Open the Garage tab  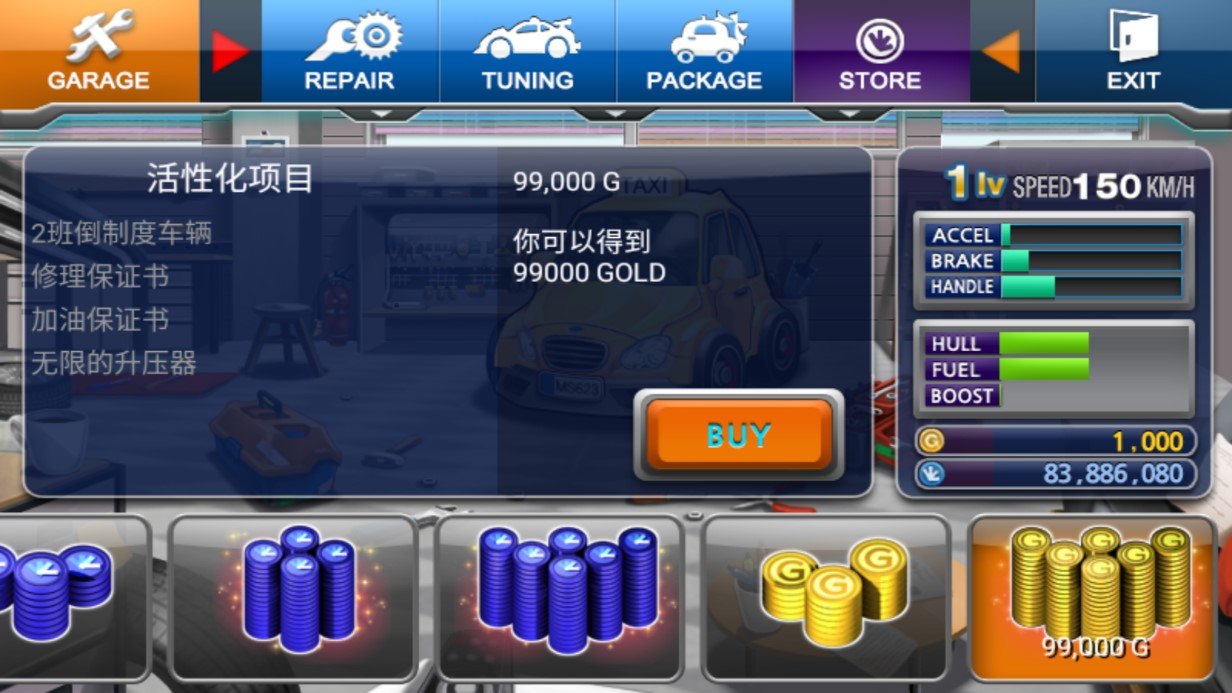coord(98,51)
